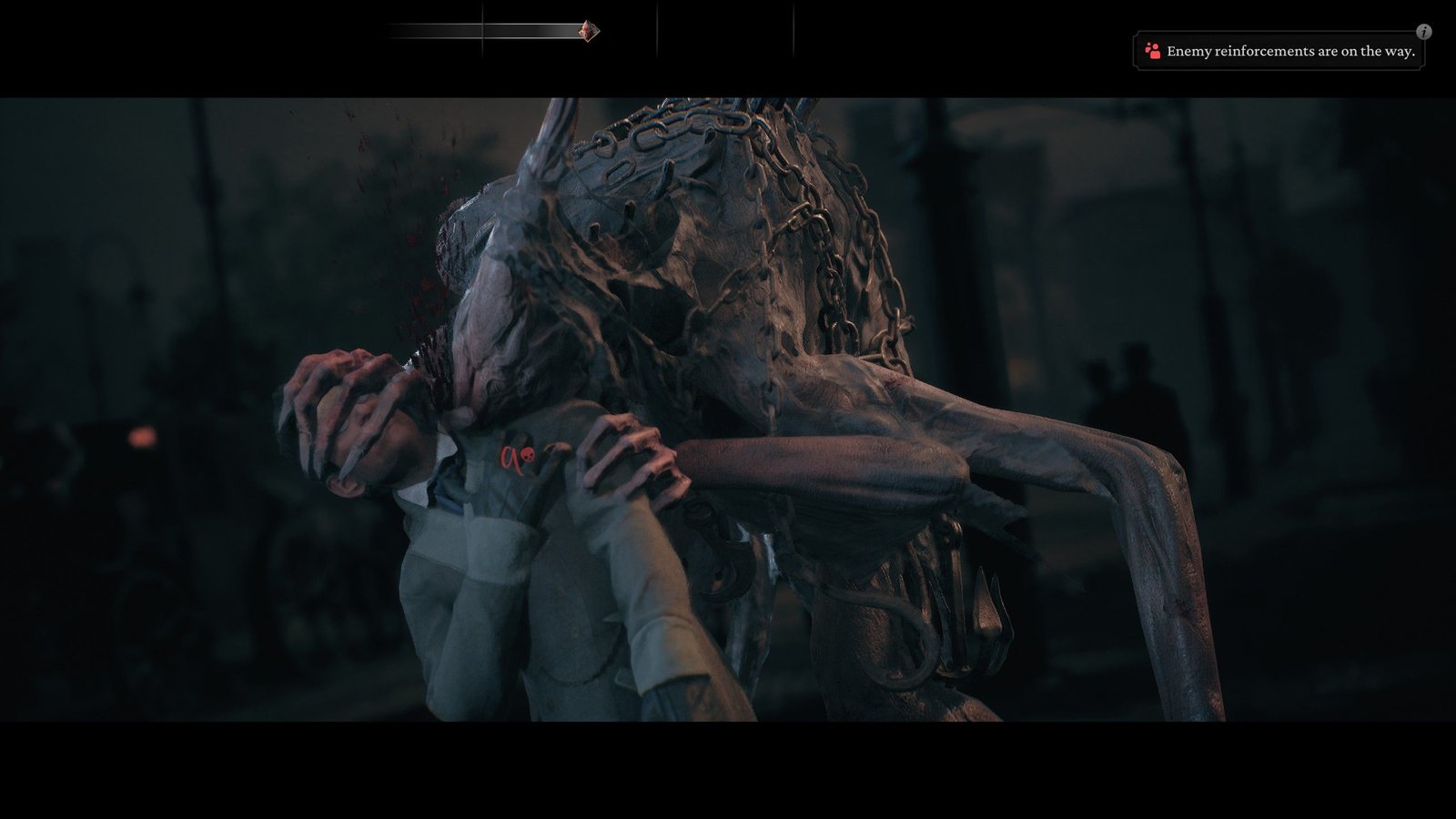
Task: Open the Enemy reinforcements notification
Action: click(1279, 52)
